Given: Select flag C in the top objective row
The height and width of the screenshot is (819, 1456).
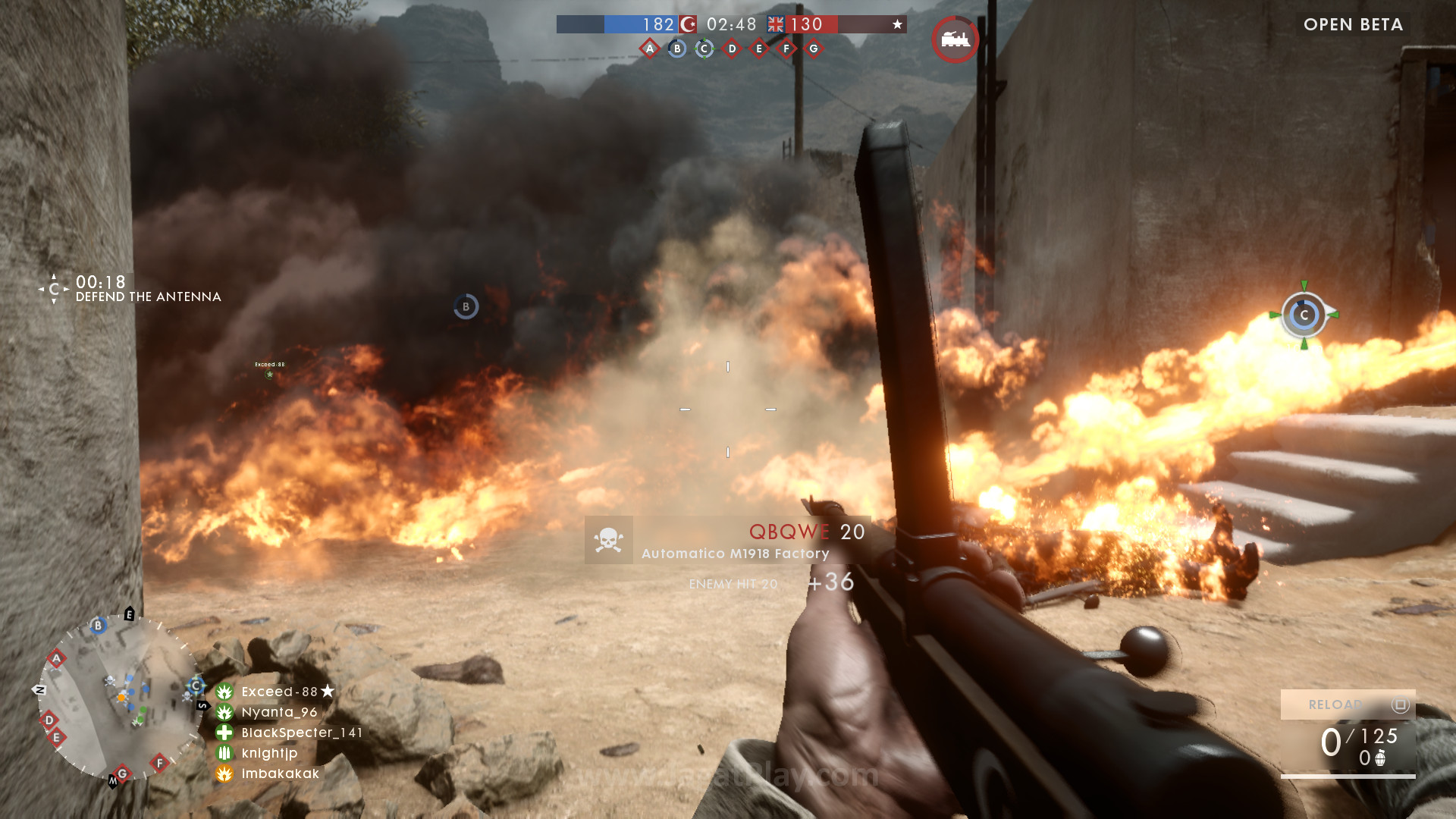Looking at the screenshot, I should coord(704,49).
